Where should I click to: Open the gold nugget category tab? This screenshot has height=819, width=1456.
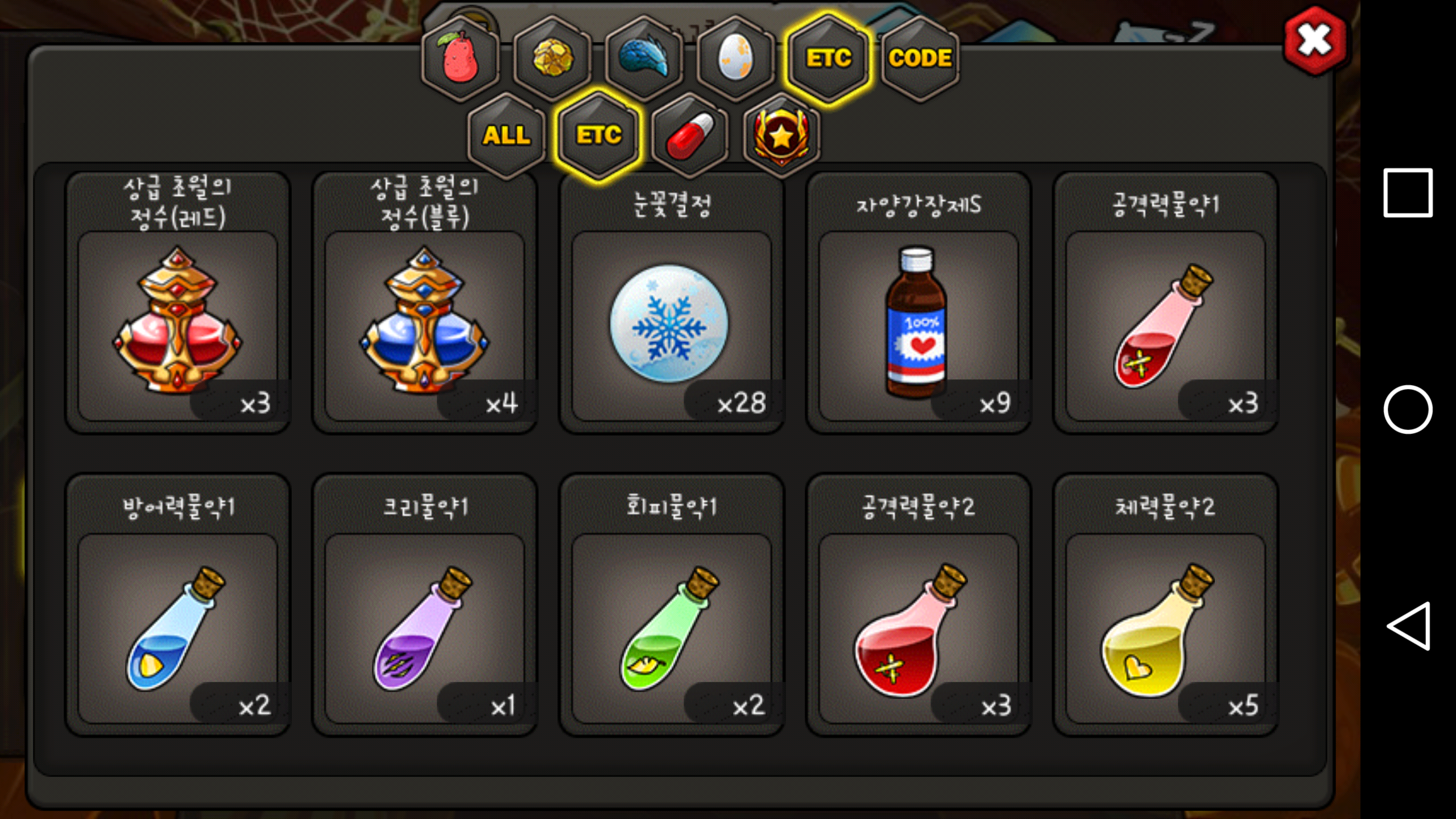point(552,58)
